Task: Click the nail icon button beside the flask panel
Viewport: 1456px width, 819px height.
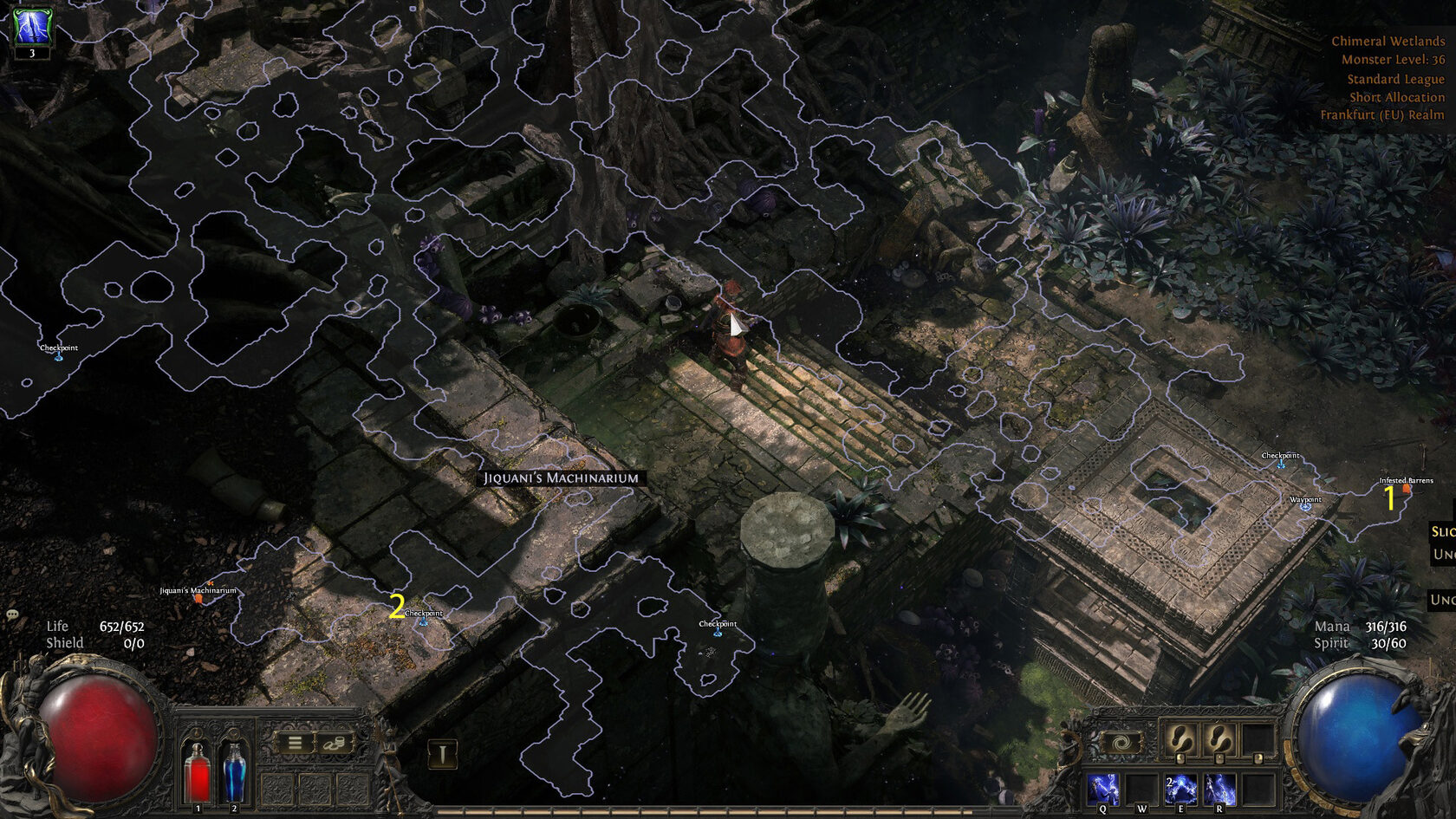Action: 442,754
